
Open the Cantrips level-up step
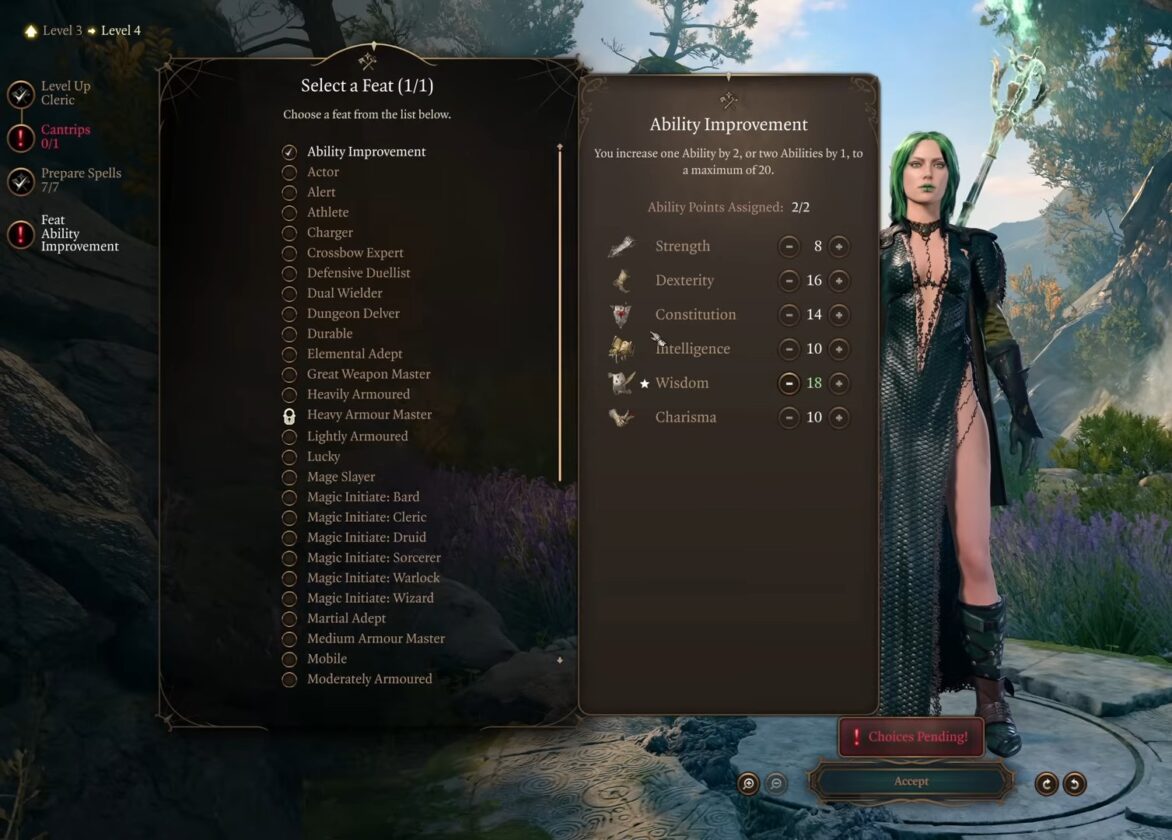tap(22, 137)
